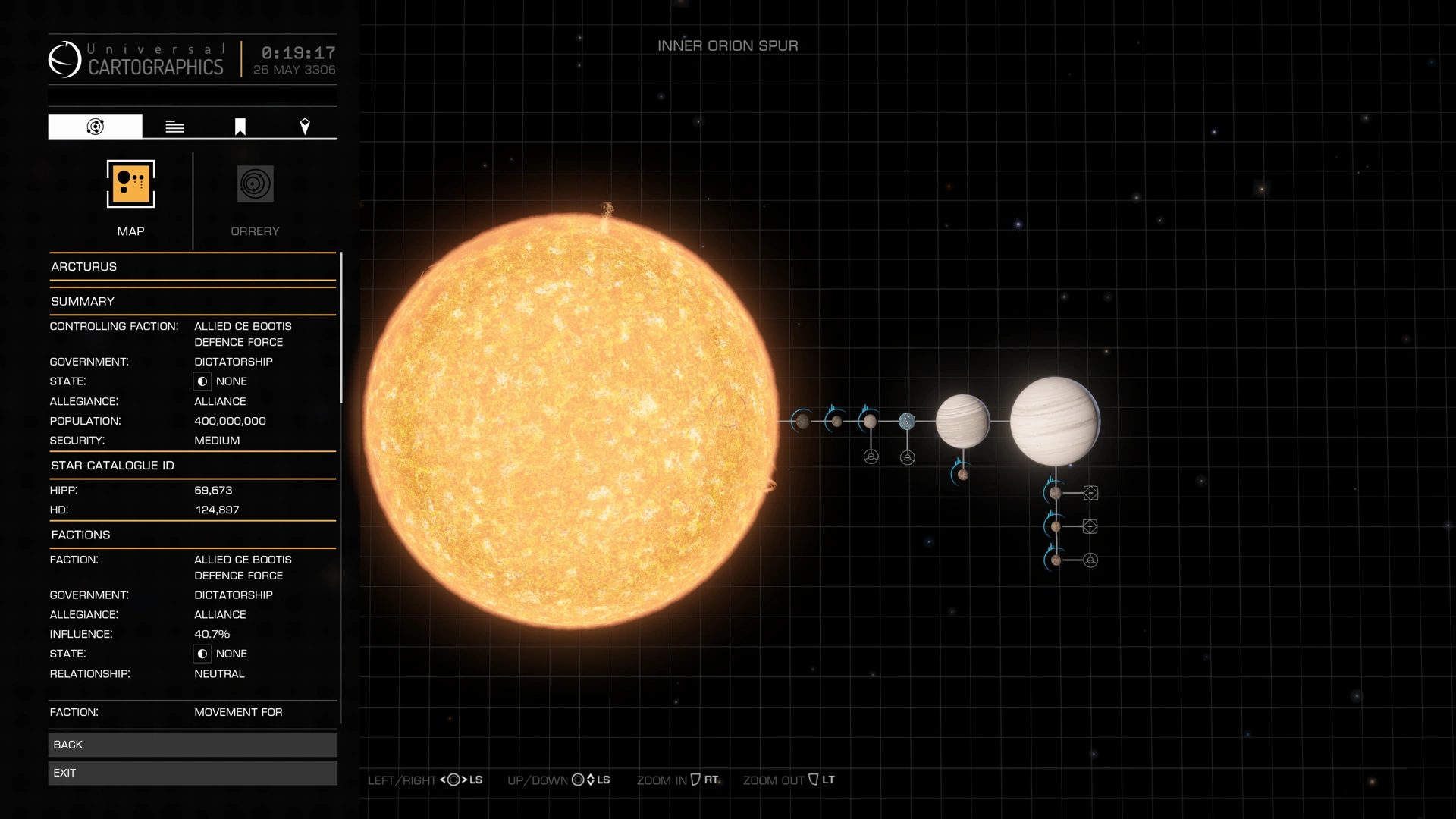Click the settlement icon under the icy blue world
The width and height of the screenshot is (1456, 819).
tap(908, 457)
